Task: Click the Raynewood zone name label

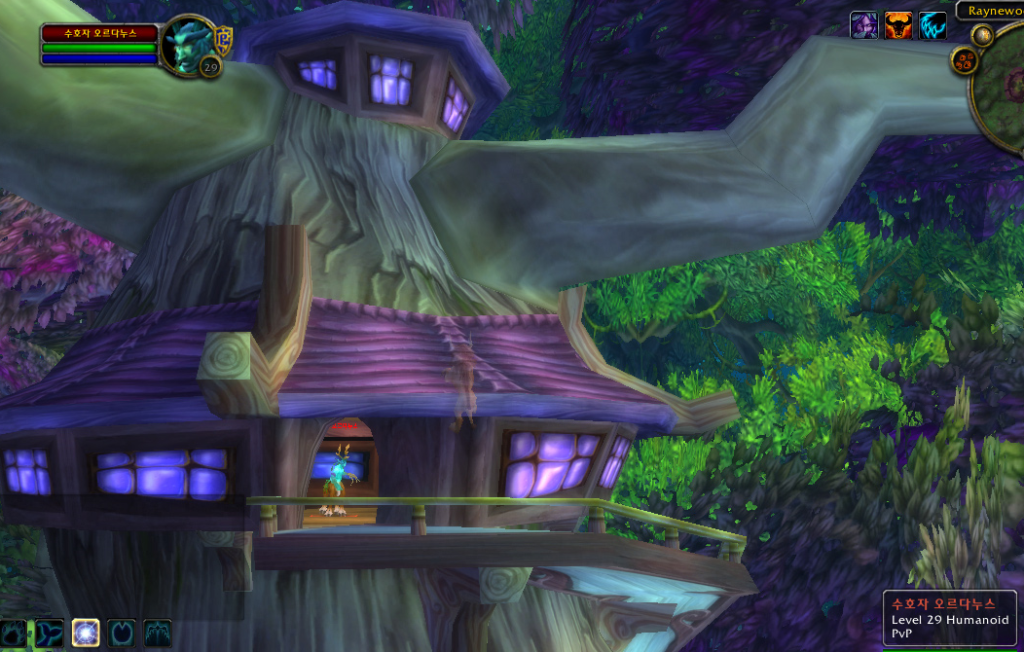Action: [x=991, y=10]
